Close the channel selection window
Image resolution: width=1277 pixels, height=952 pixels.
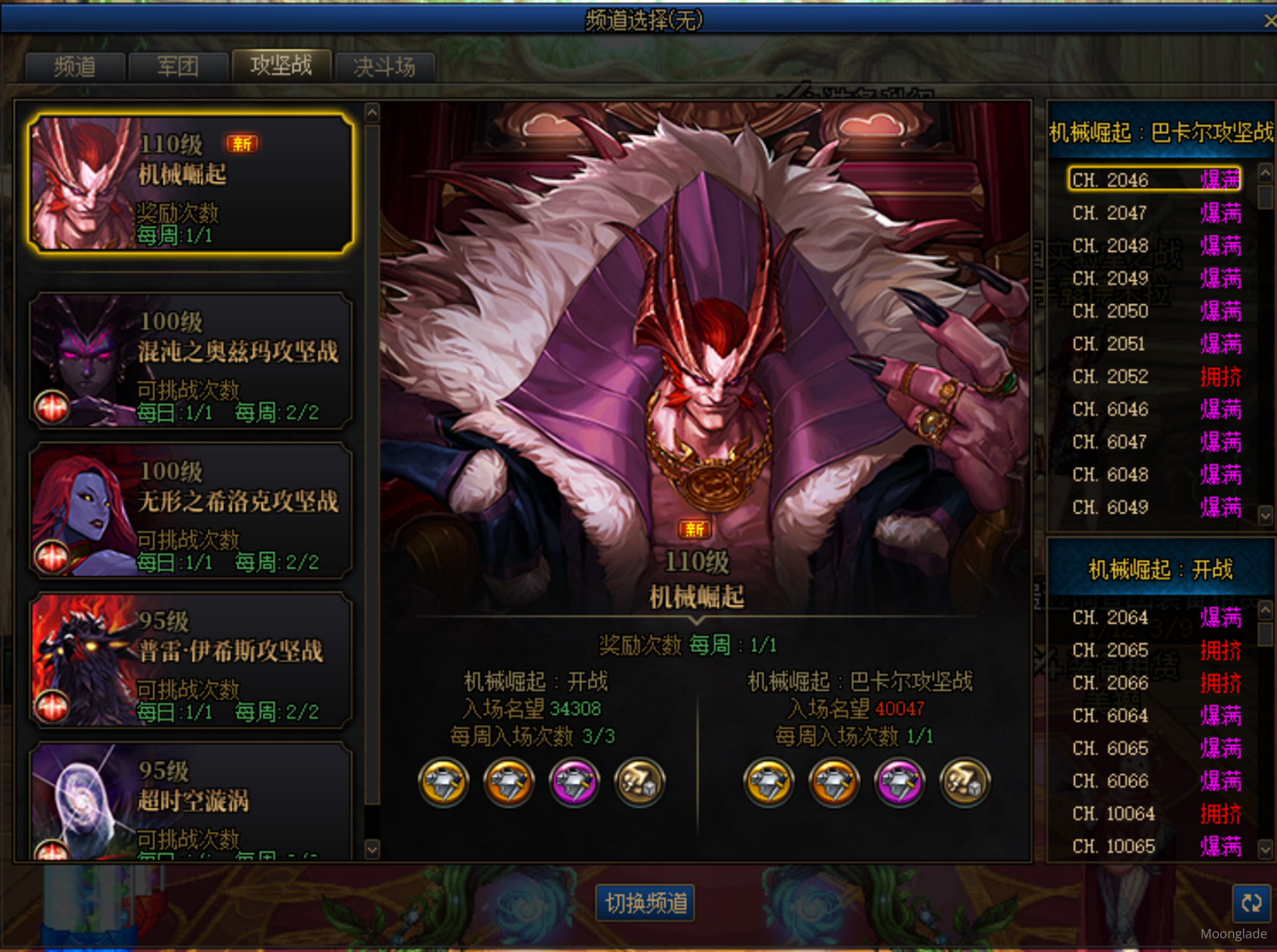1269,20
